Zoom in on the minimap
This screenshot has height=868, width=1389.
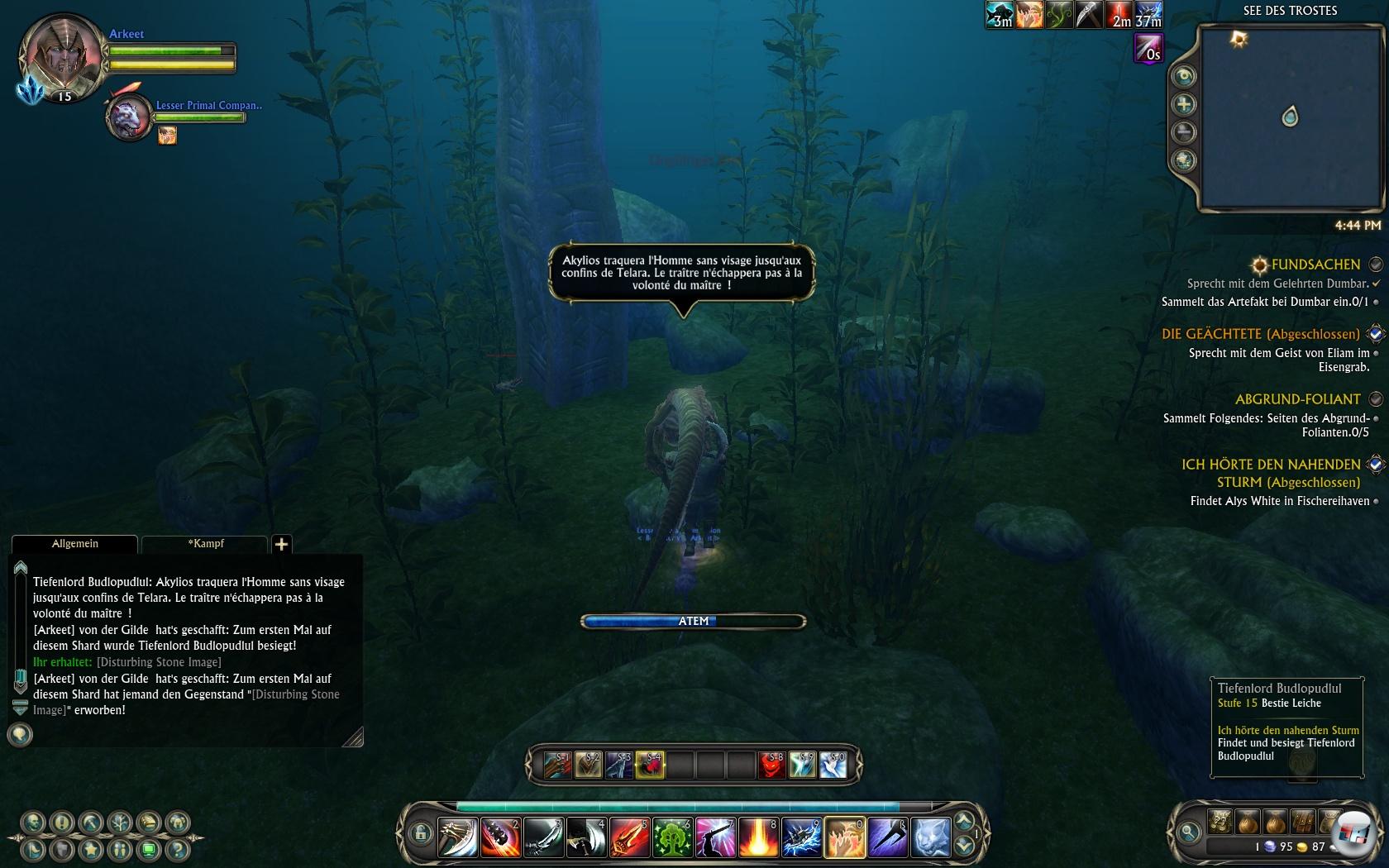coord(1184,104)
